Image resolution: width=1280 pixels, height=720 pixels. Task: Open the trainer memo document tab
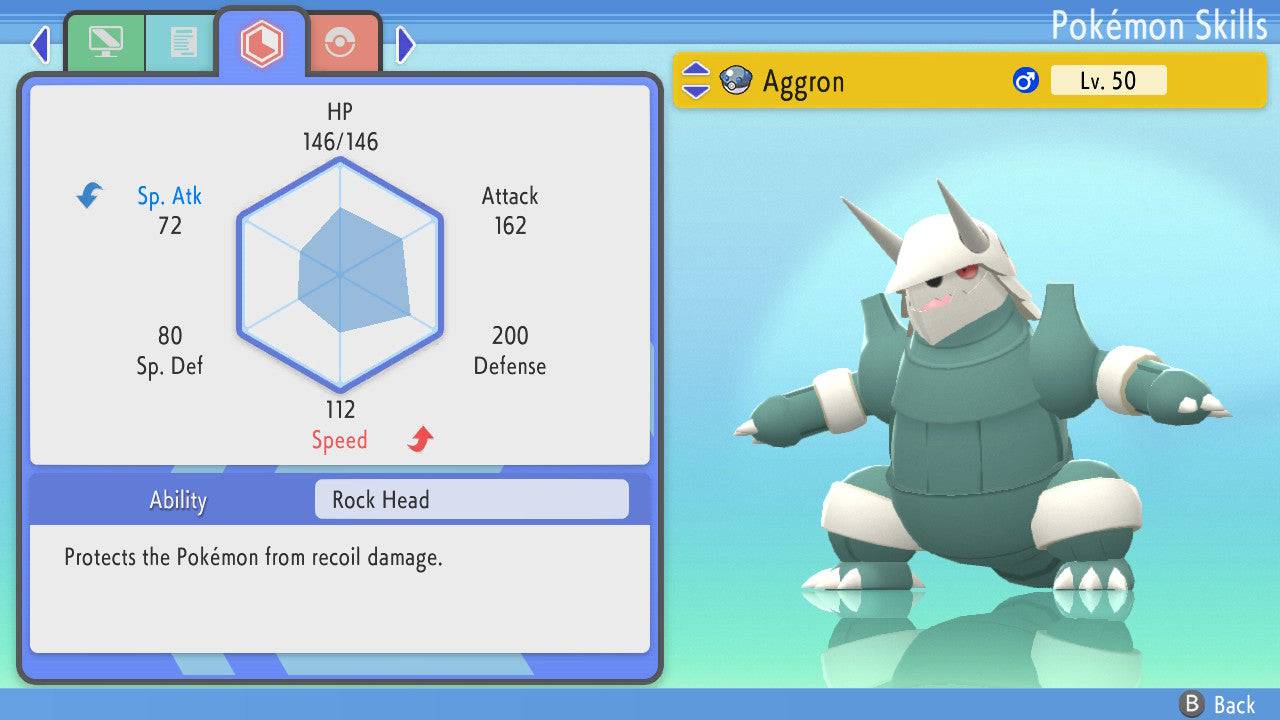[x=182, y=43]
